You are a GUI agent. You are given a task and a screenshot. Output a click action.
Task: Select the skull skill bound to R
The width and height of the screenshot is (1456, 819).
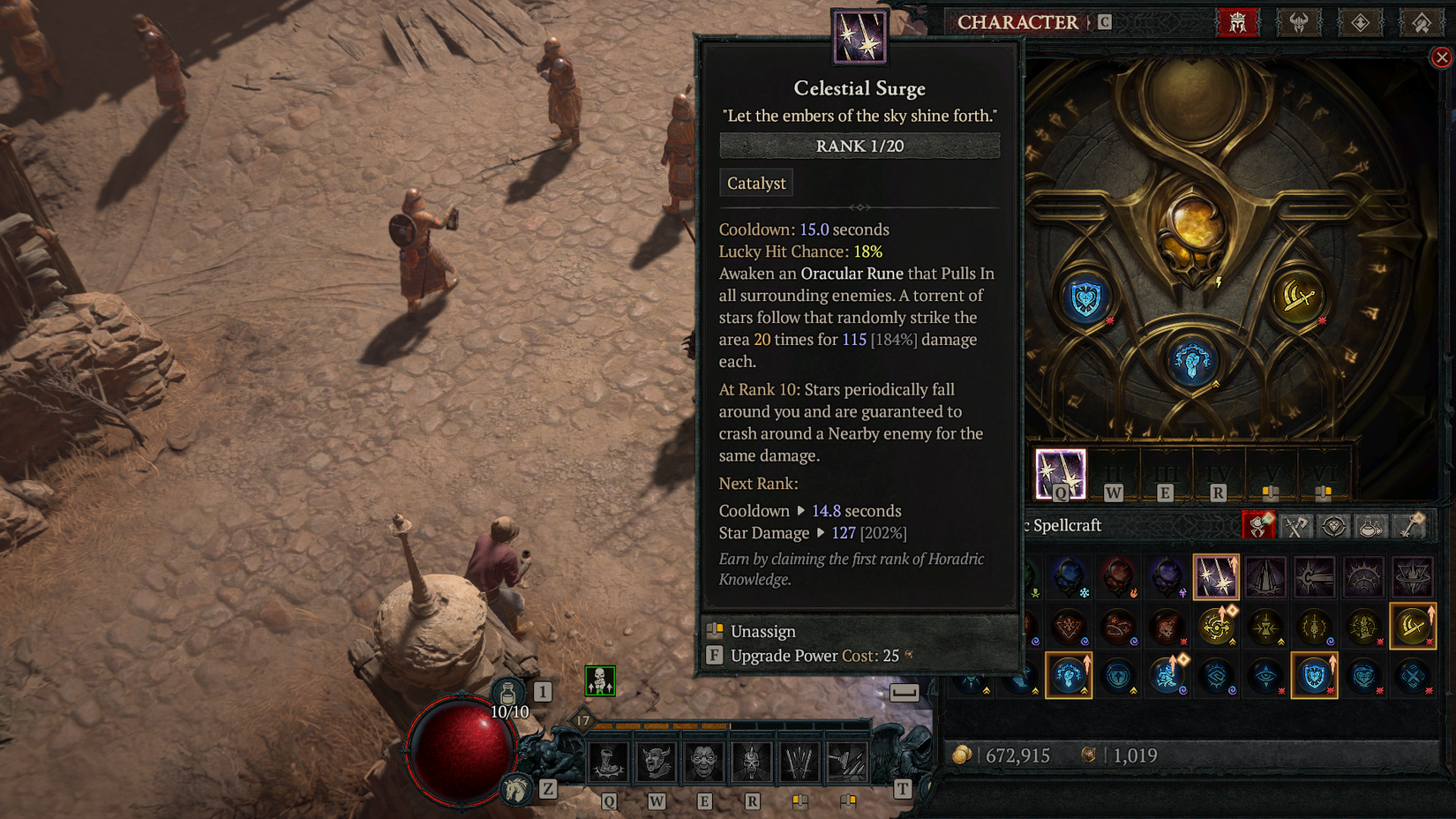[752, 762]
